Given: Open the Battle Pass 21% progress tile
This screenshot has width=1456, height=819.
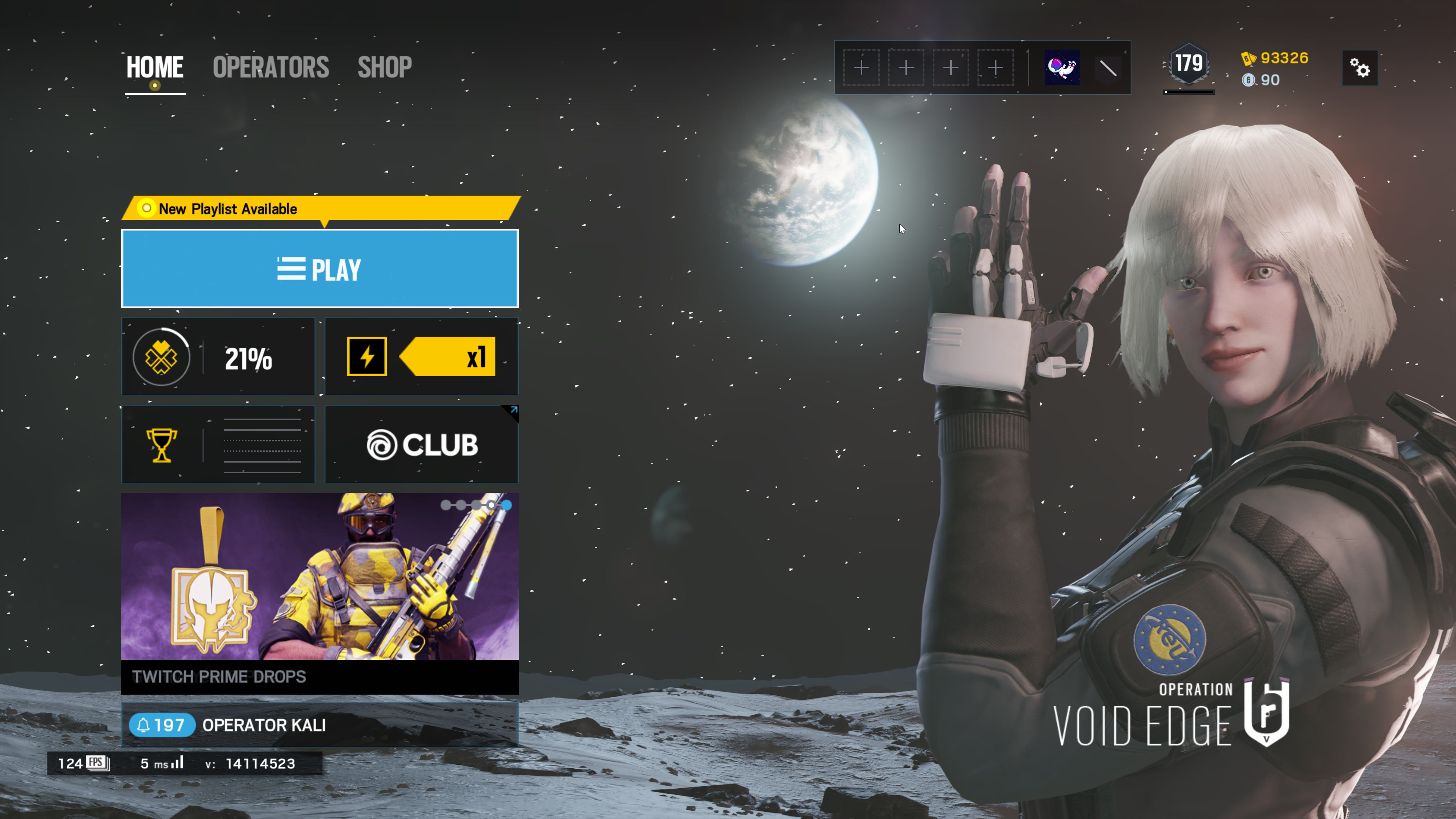Looking at the screenshot, I should point(218,357).
